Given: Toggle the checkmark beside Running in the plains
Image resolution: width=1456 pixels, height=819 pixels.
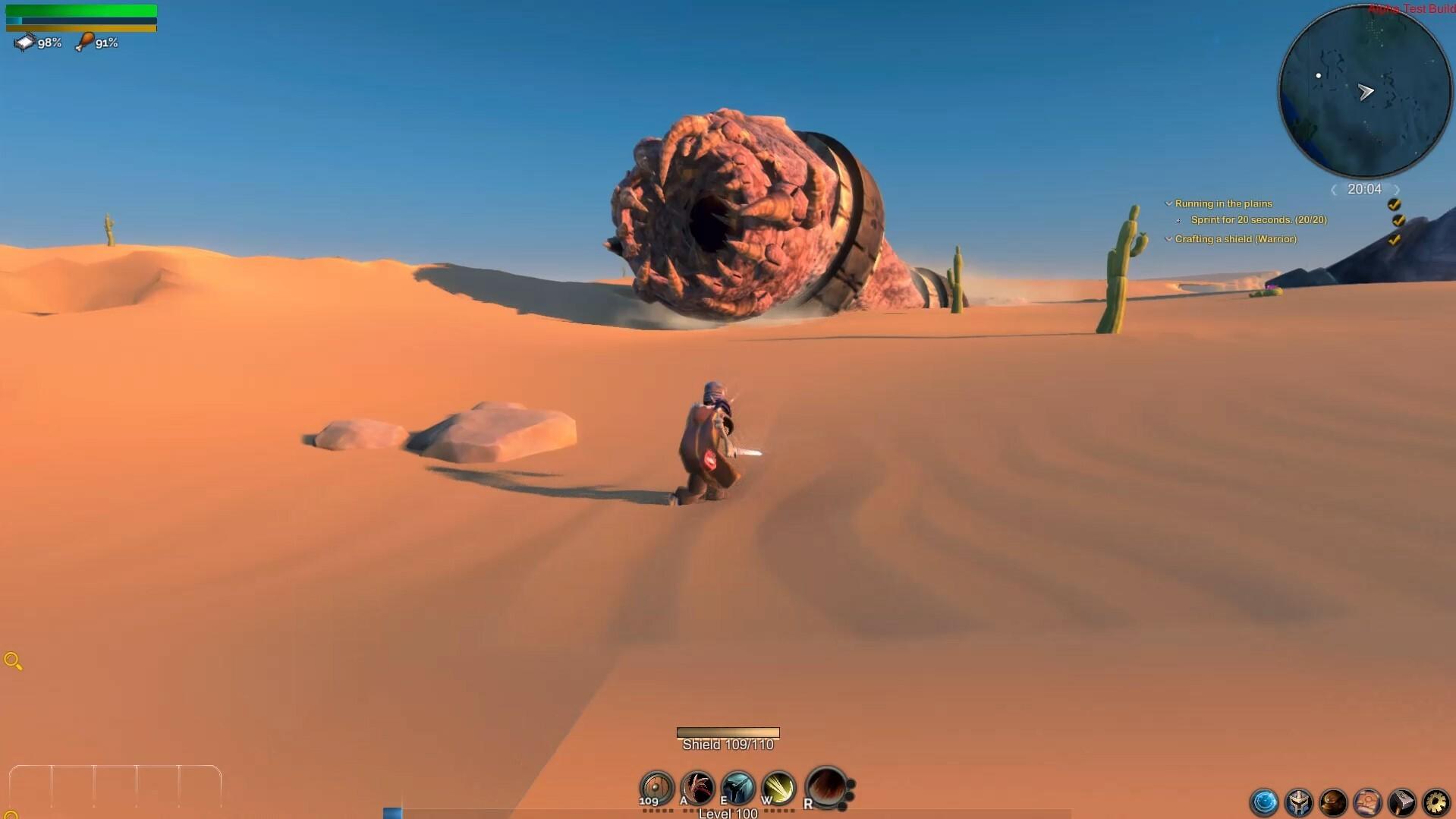Looking at the screenshot, I should 1395,205.
